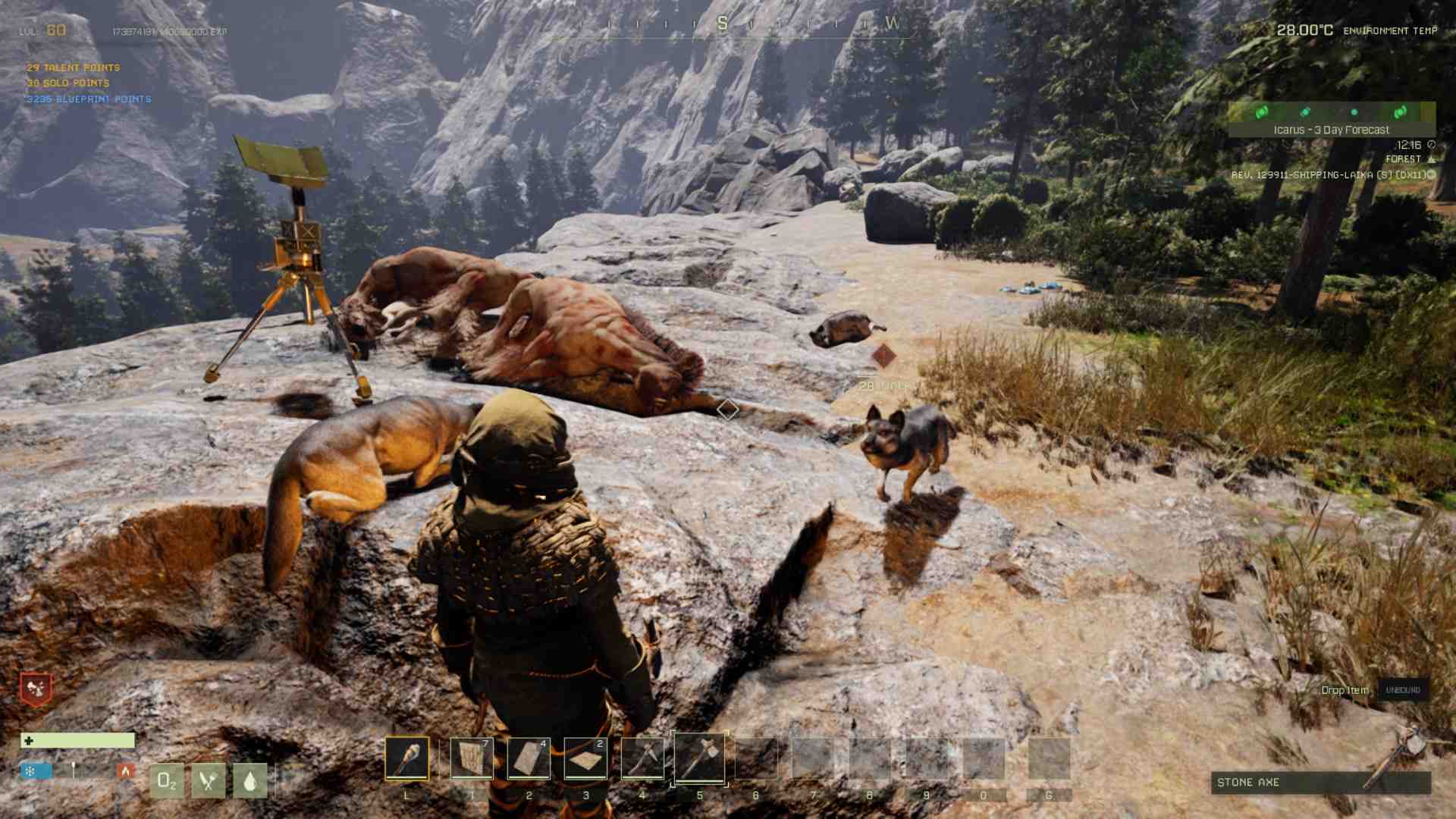The image size is (1456, 819).
Task: Toggle the highlighted Stone Axe in slot 5
Action: tap(700, 759)
